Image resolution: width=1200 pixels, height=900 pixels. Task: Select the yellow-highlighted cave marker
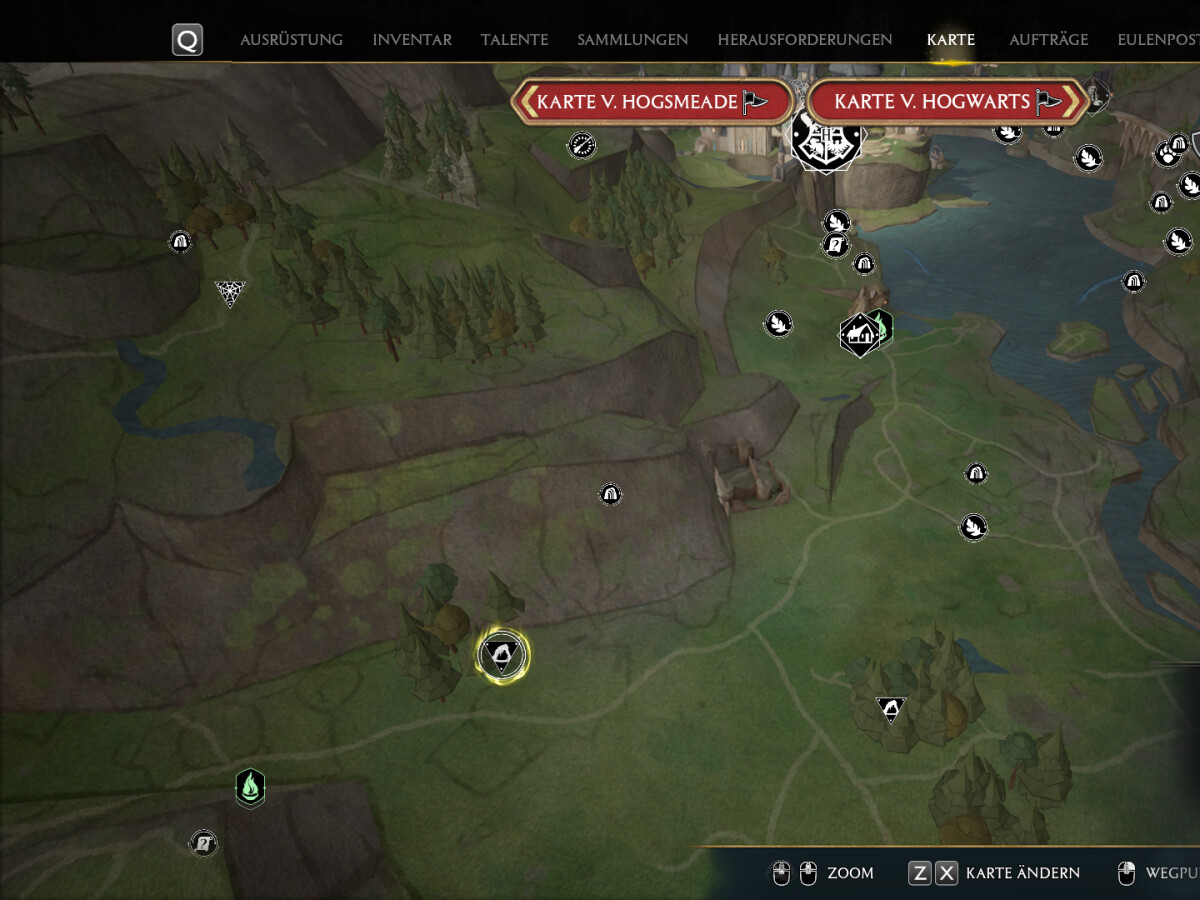point(502,655)
